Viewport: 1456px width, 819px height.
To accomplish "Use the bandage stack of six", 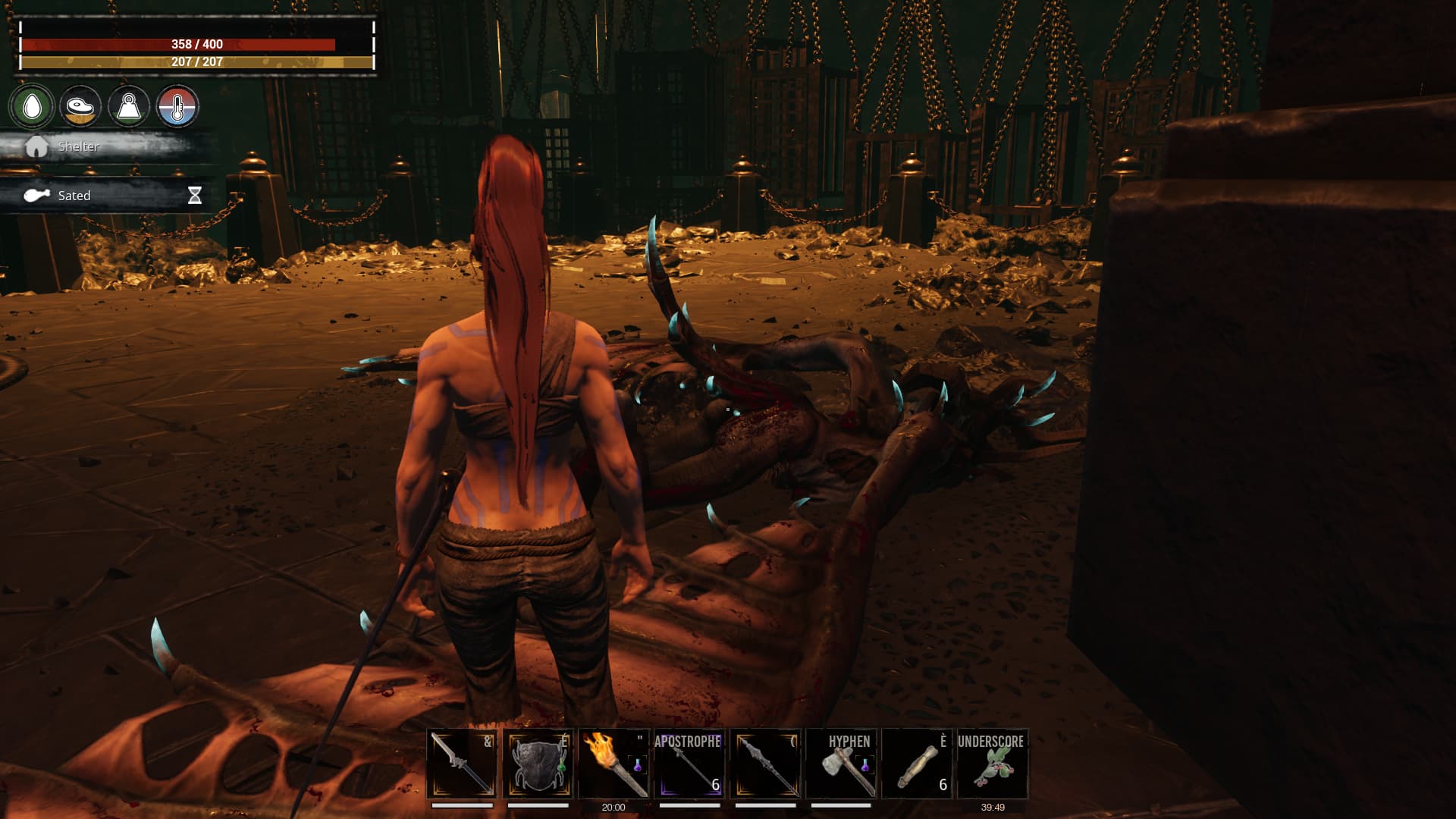I will [x=917, y=764].
